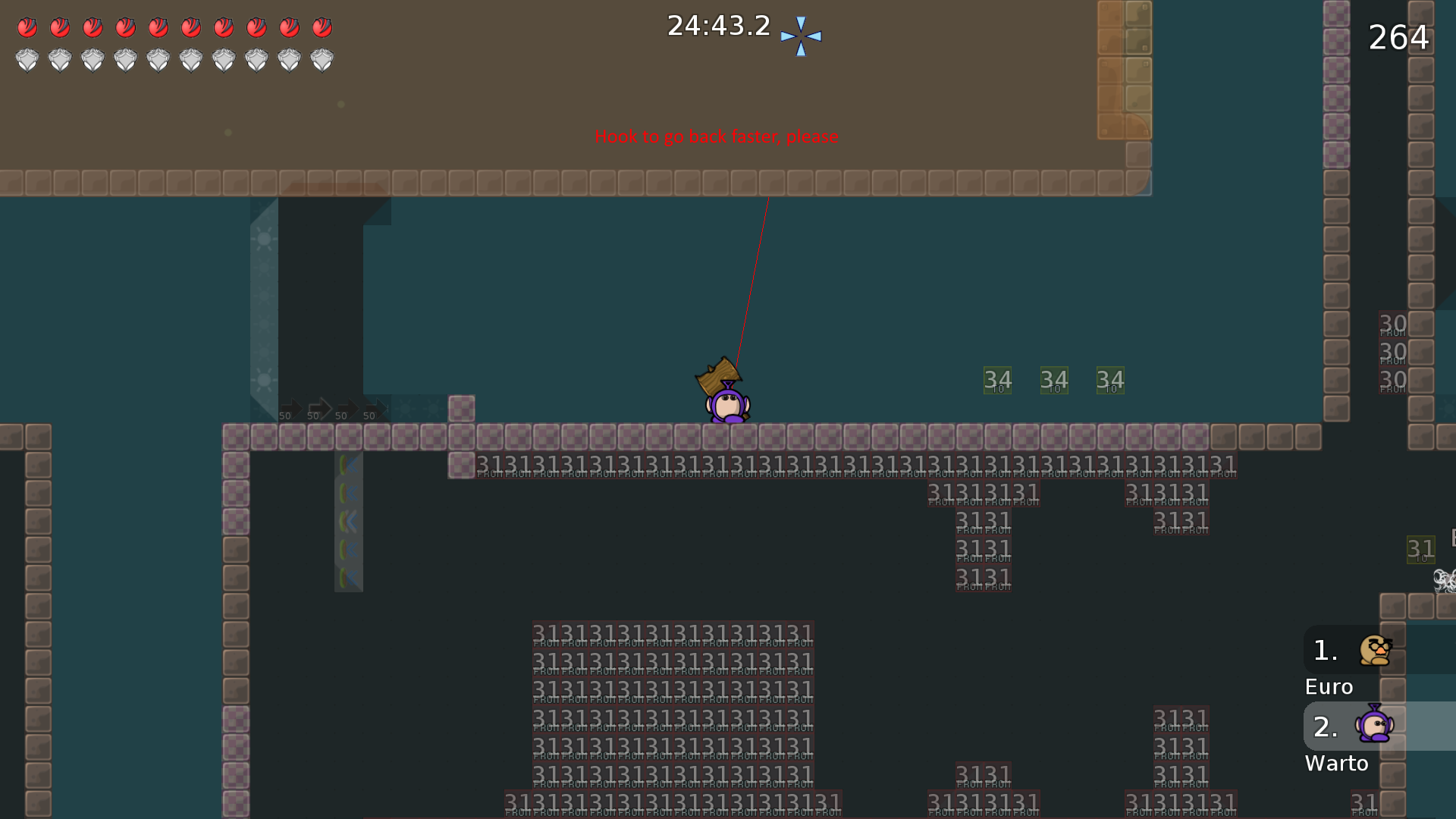The image size is (1456, 819).
Task: Click a green 34 number tile right of the tee
Action: pos(997,379)
